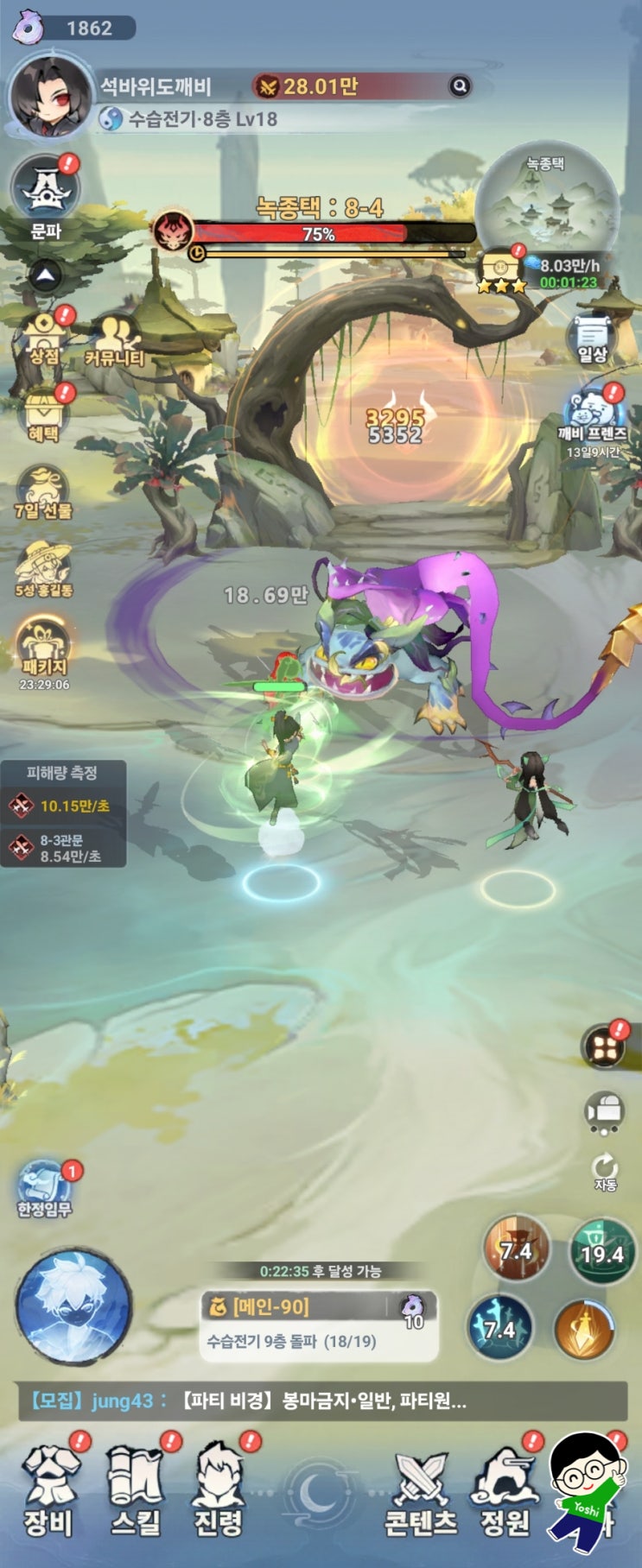The width and height of the screenshot is (642, 1568).
Task: Open the 콘텐츠 content menu
Action: [421, 1491]
